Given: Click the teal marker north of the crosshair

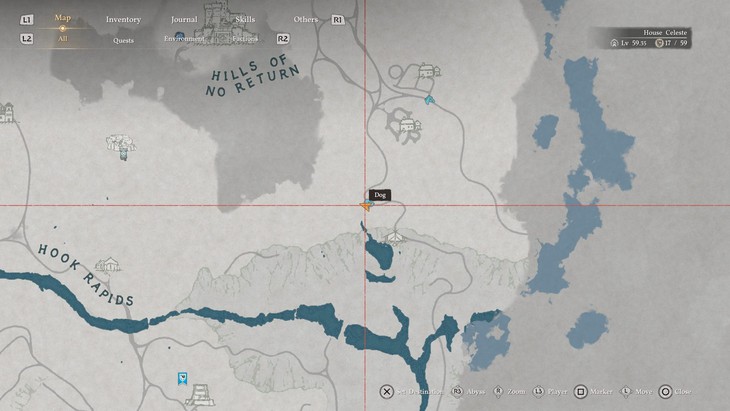Looking at the screenshot, I should (429, 100).
